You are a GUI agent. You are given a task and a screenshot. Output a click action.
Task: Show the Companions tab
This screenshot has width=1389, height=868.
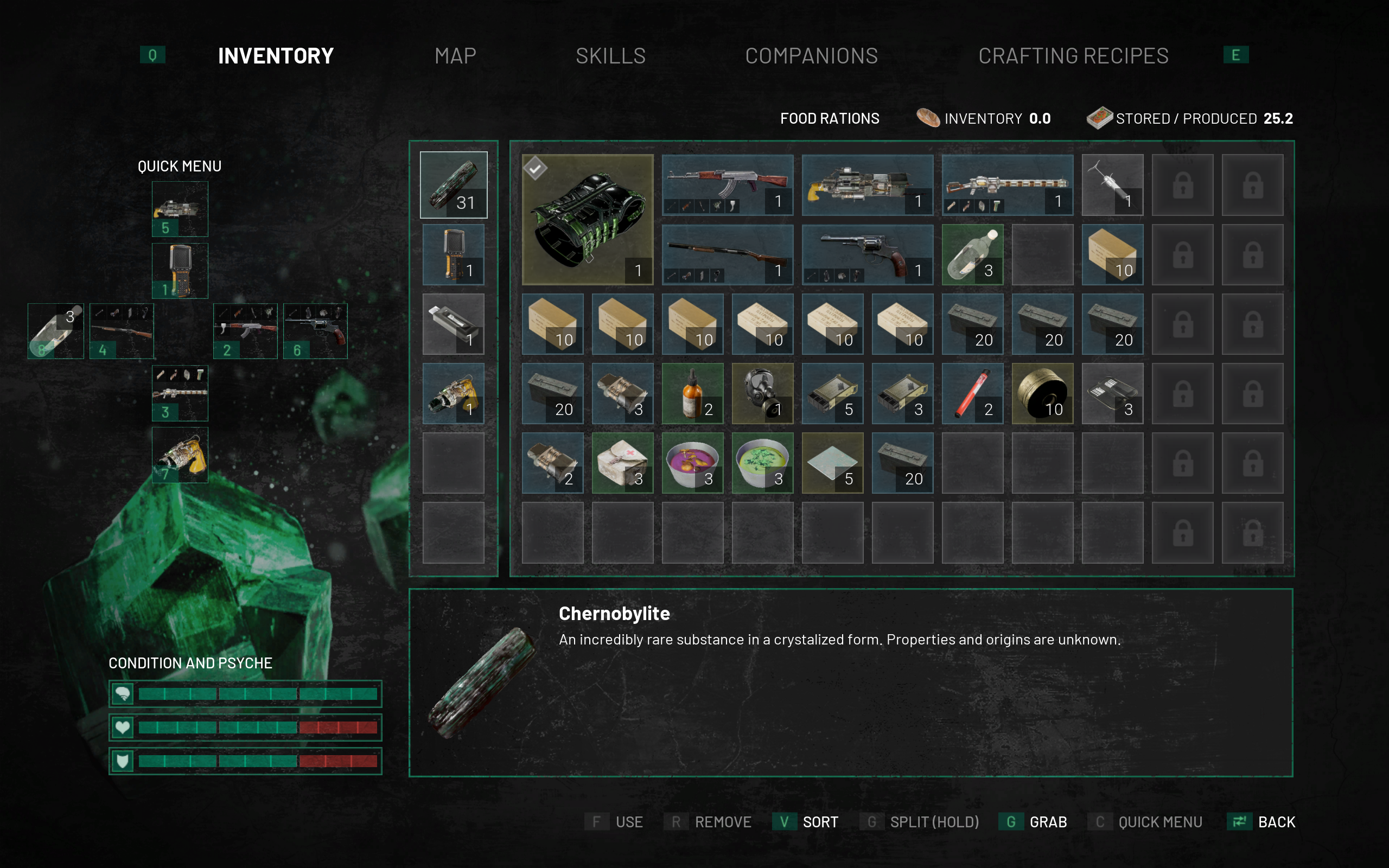click(811, 56)
